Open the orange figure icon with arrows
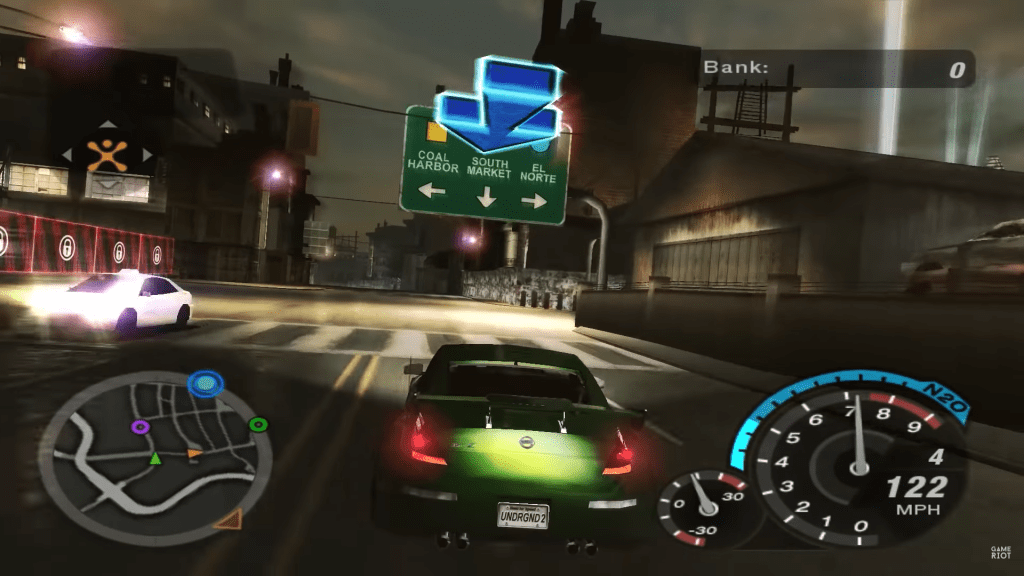The height and width of the screenshot is (576, 1024). (106, 155)
